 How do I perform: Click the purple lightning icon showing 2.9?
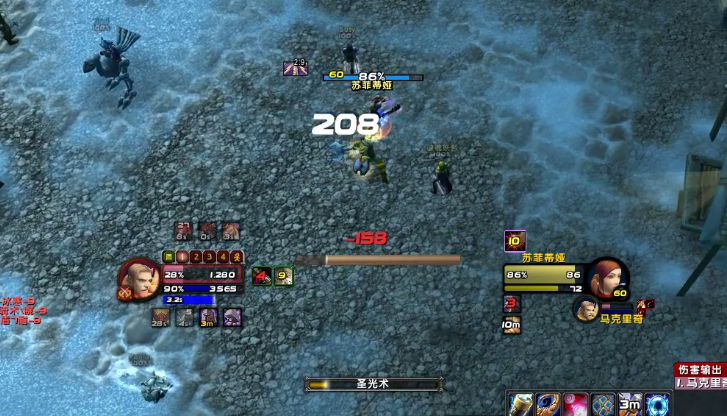tap(295, 68)
